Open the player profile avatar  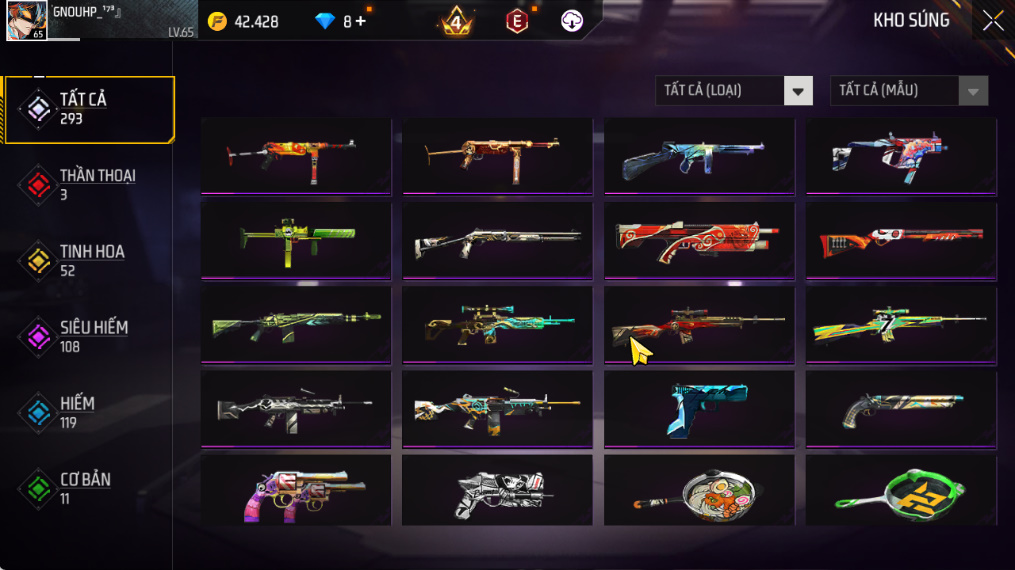coord(26,21)
